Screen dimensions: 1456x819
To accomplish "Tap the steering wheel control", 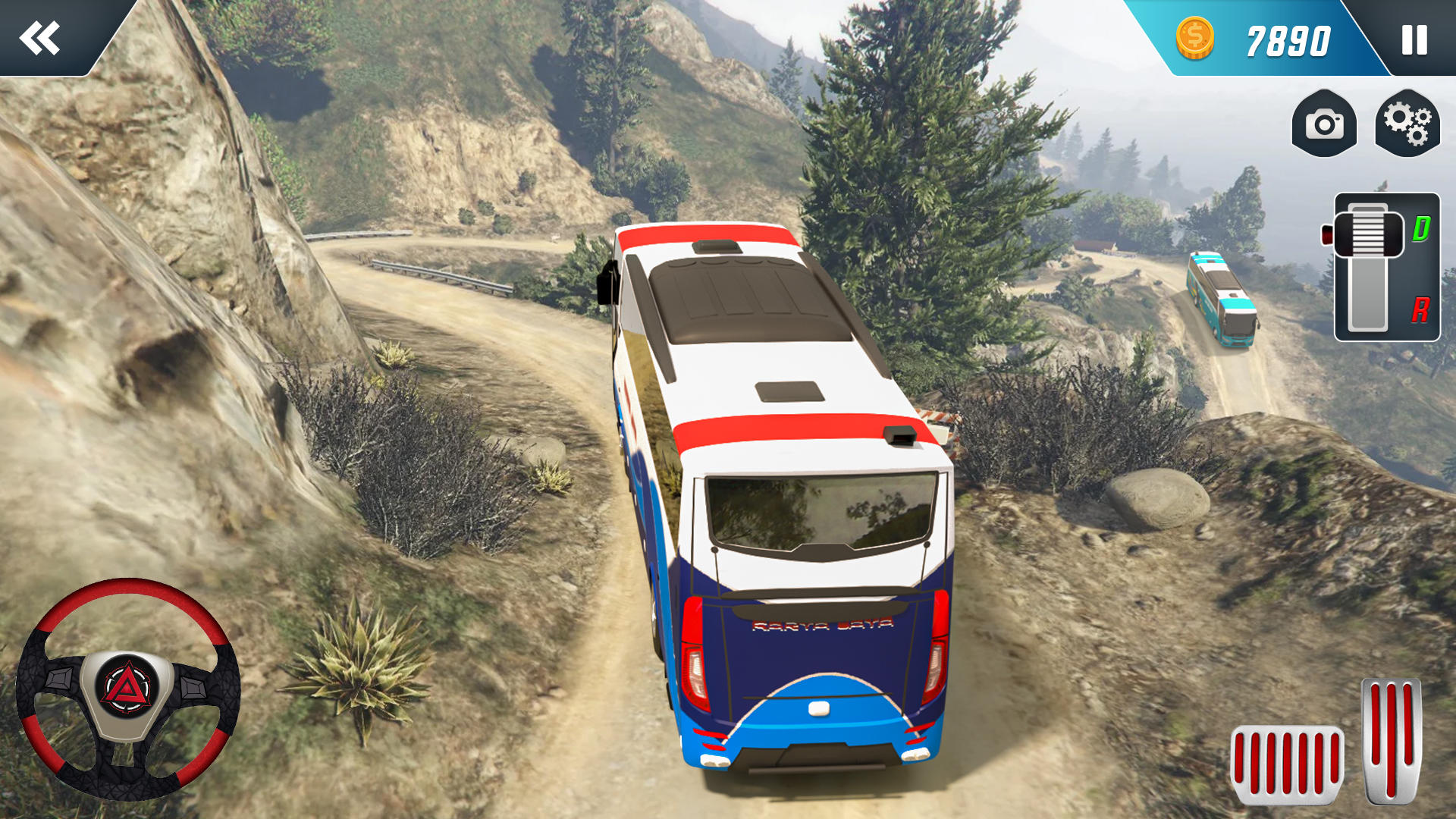I will [127, 689].
